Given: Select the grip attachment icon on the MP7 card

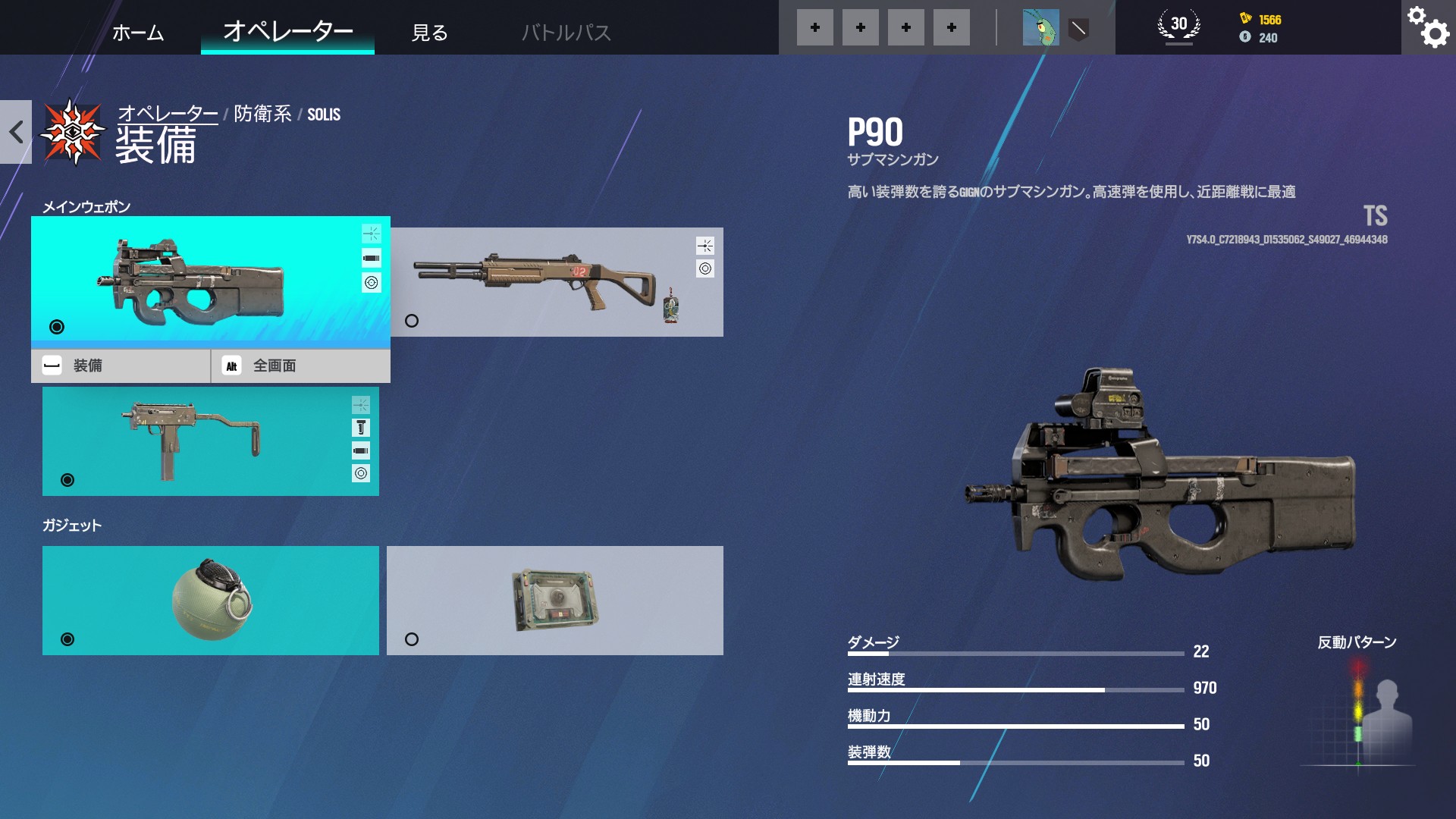Looking at the screenshot, I should tap(361, 427).
